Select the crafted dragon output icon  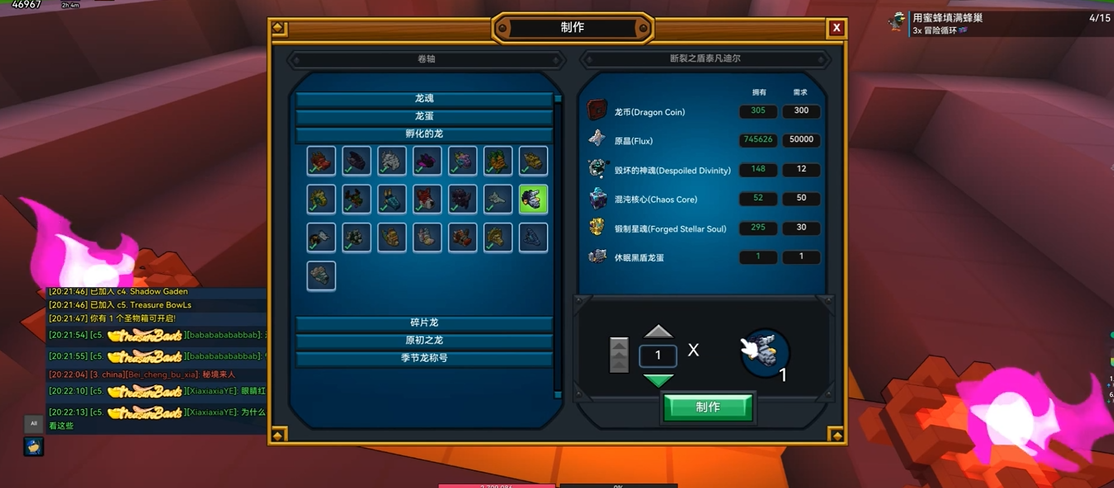[x=766, y=353]
